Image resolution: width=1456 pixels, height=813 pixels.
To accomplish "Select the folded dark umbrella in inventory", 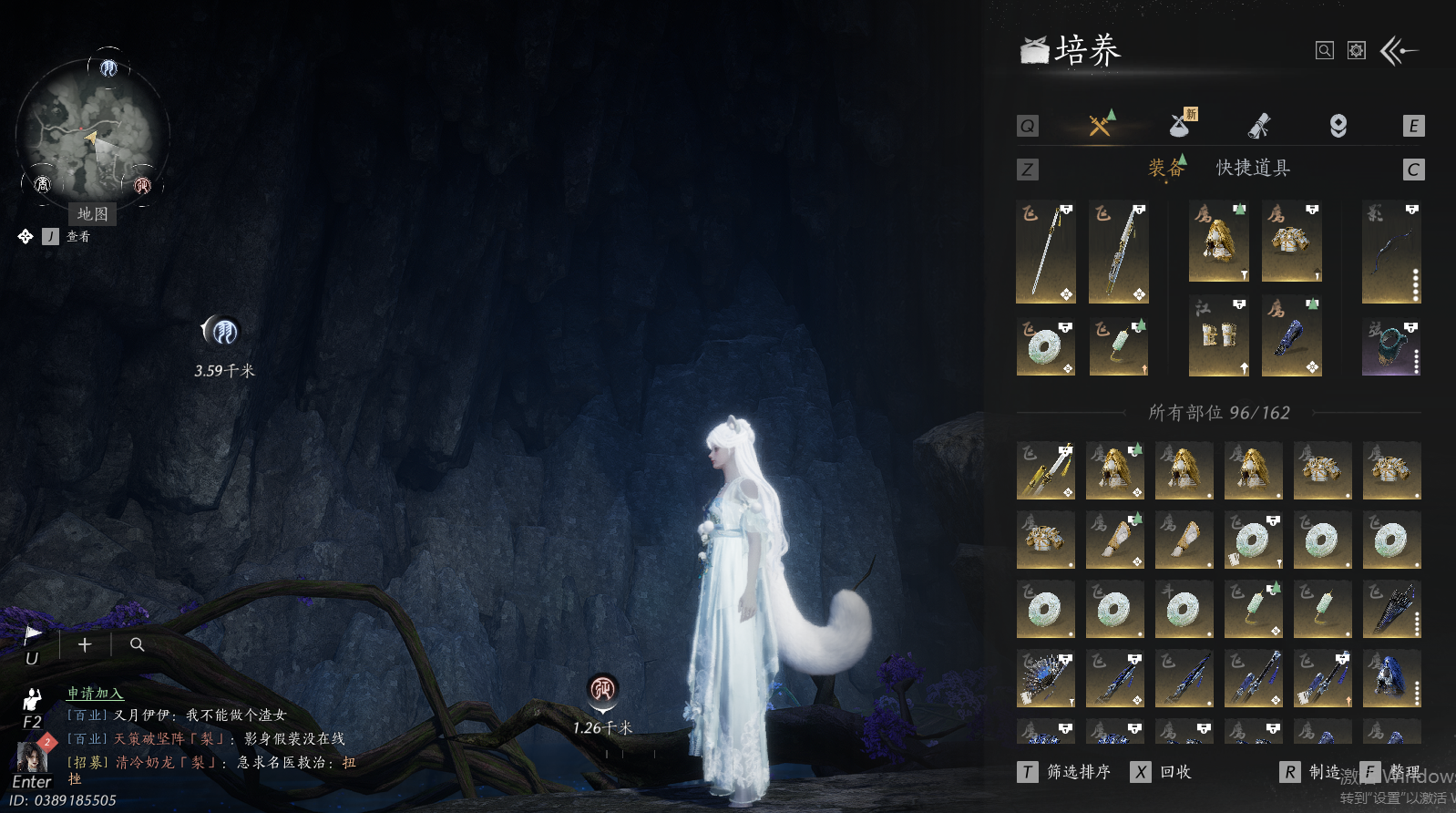I will [1391, 610].
